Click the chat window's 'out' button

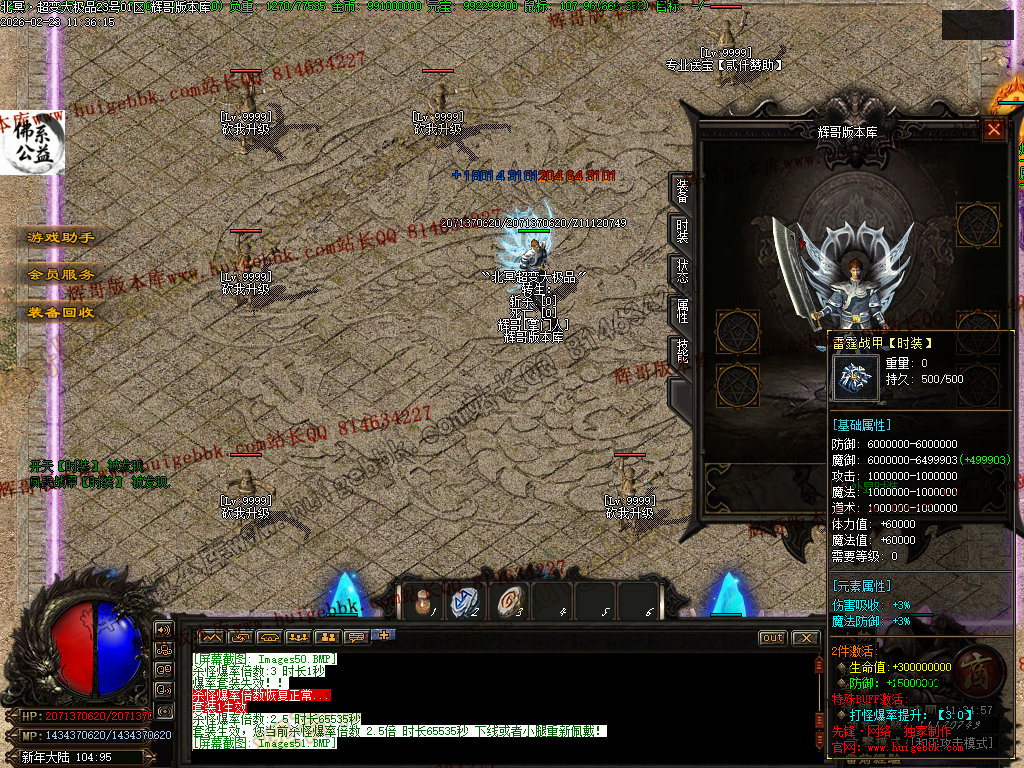point(773,638)
